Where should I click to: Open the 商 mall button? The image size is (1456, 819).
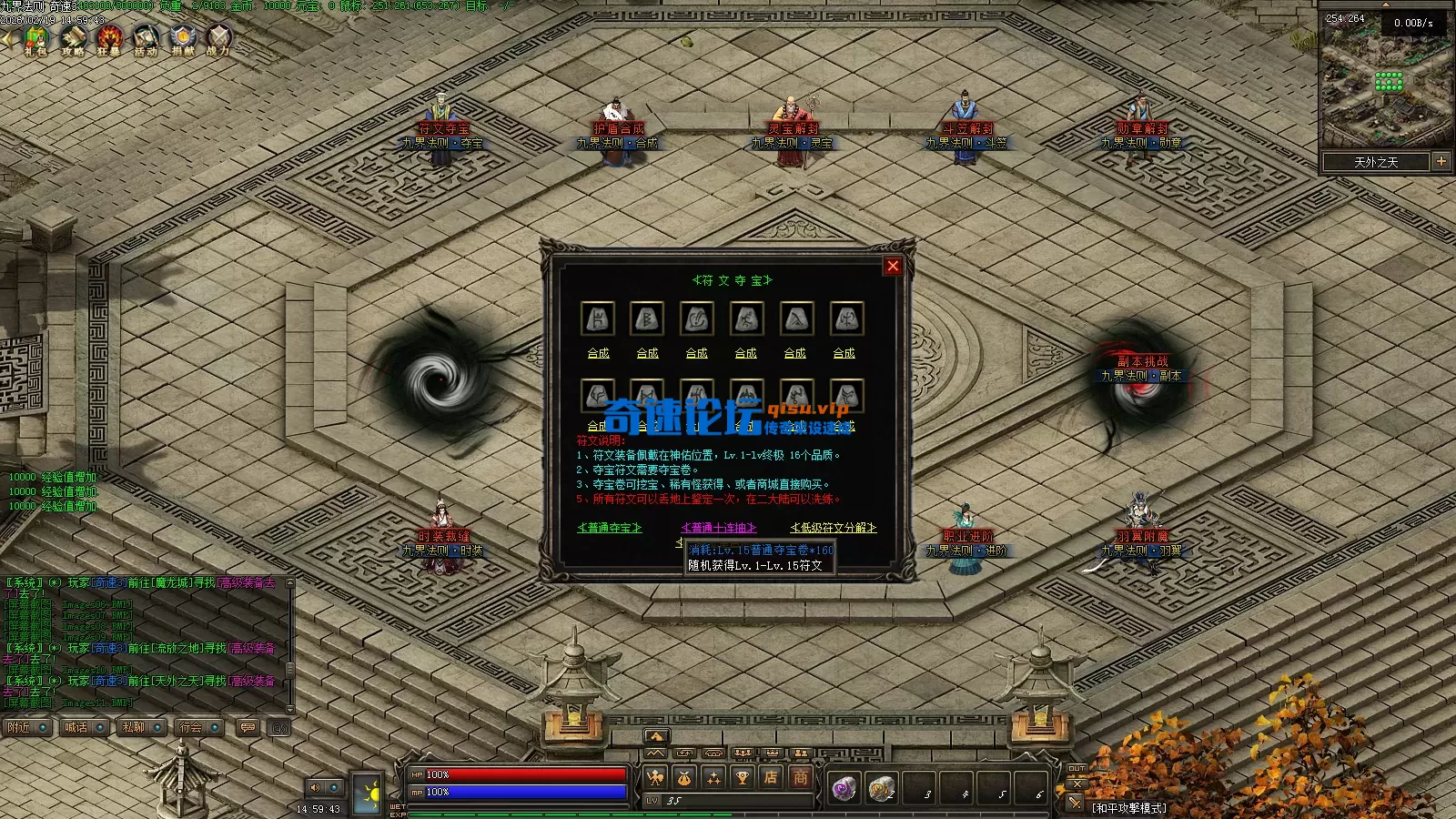(x=800, y=777)
